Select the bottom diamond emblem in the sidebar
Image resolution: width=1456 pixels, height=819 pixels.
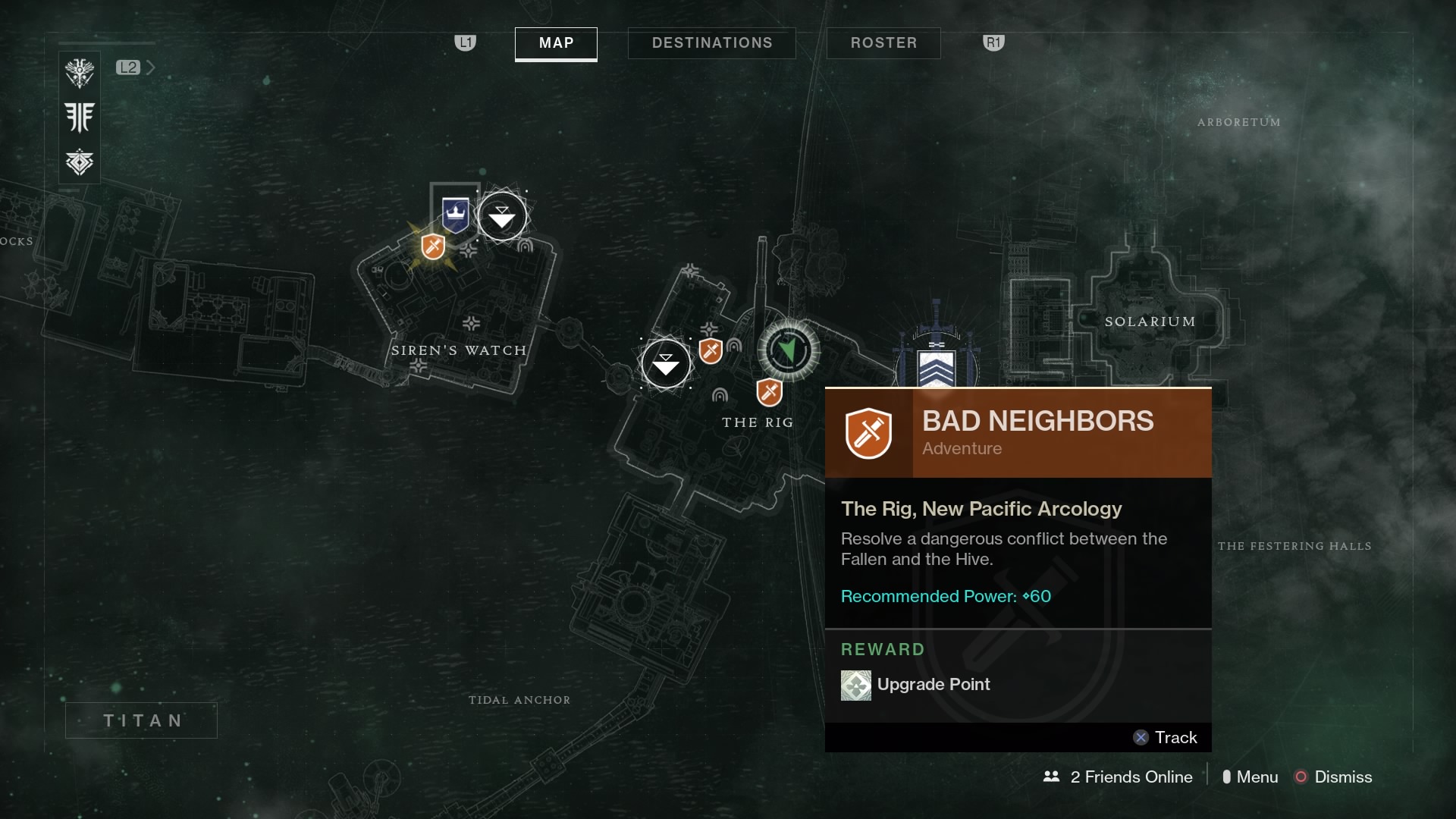[80, 162]
